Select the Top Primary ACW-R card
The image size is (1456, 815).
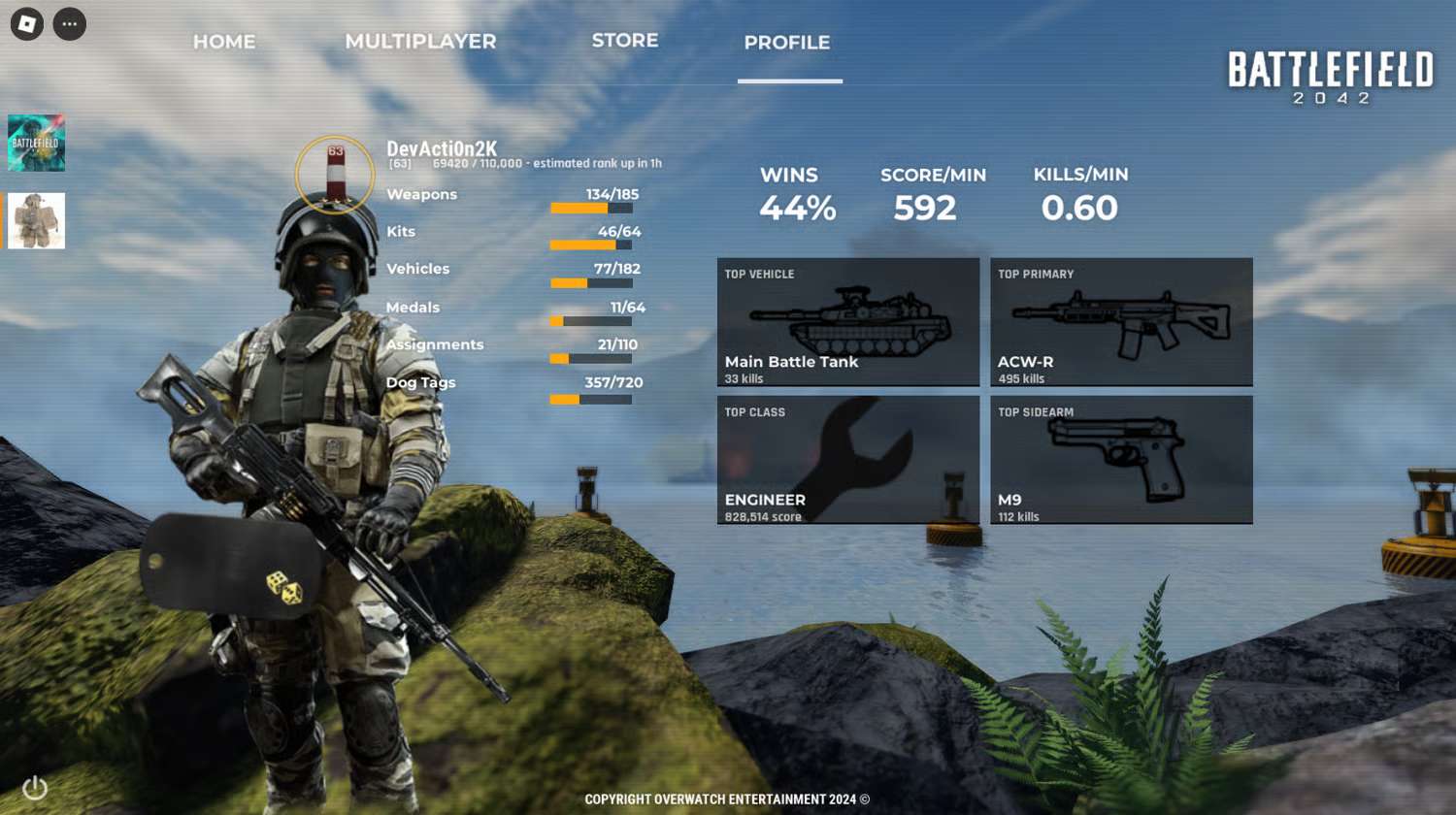(1121, 322)
